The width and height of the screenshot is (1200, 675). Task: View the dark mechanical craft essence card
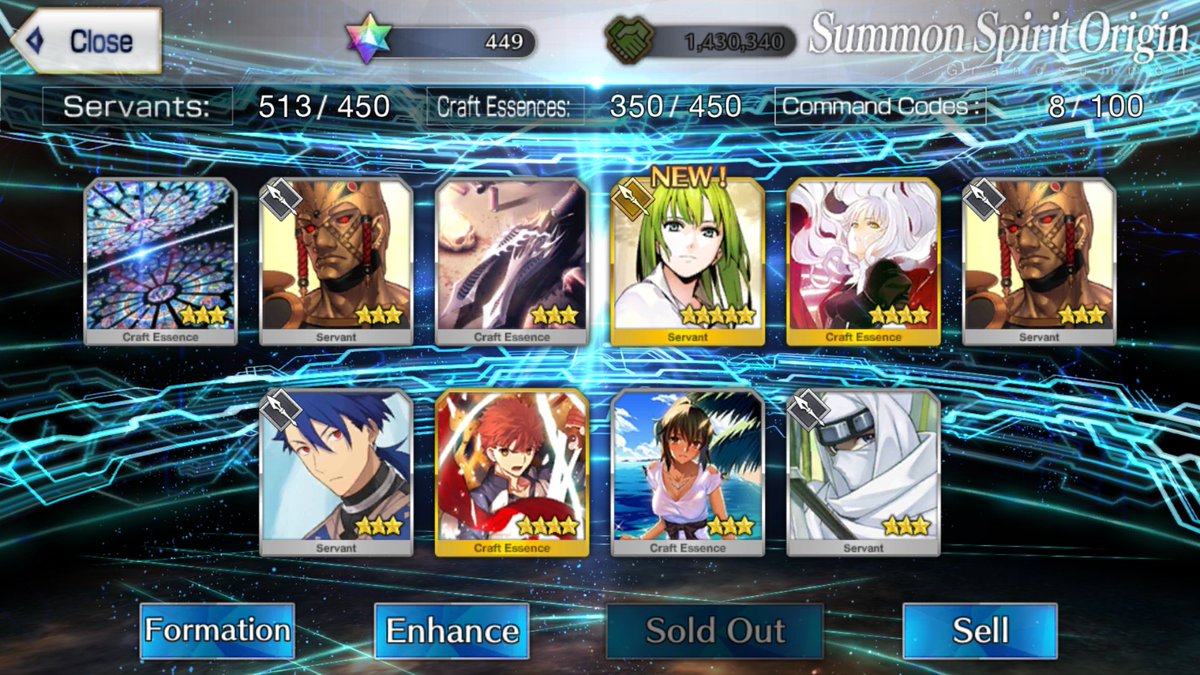512,262
